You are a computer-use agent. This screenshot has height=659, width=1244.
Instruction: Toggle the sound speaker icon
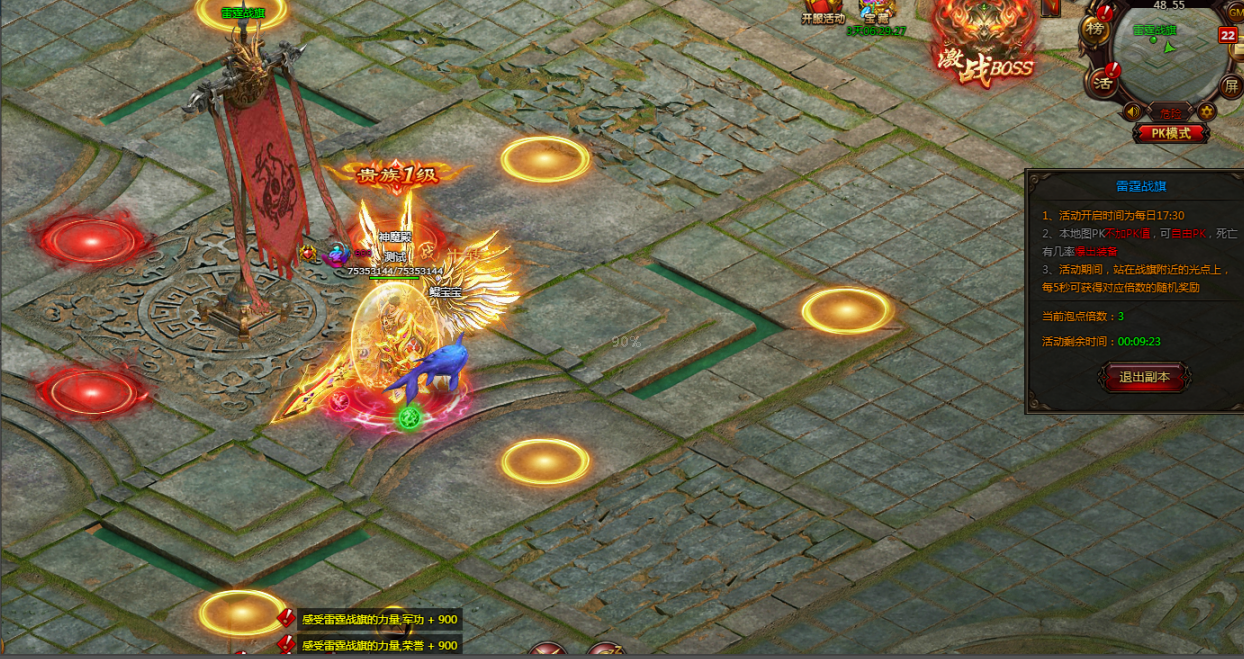click(x=1133, y=111)
